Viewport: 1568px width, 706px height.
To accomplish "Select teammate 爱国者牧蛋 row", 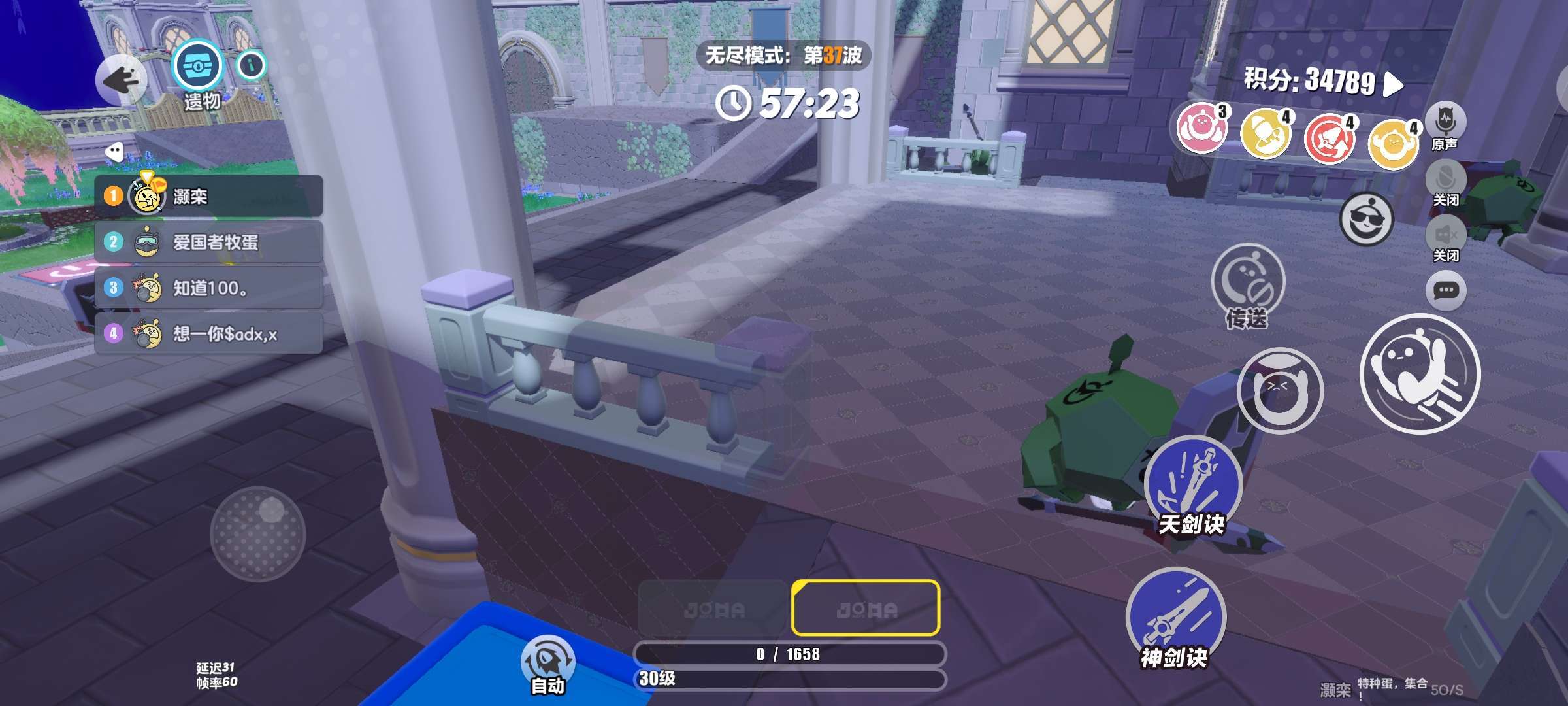I will pos(209,243).
